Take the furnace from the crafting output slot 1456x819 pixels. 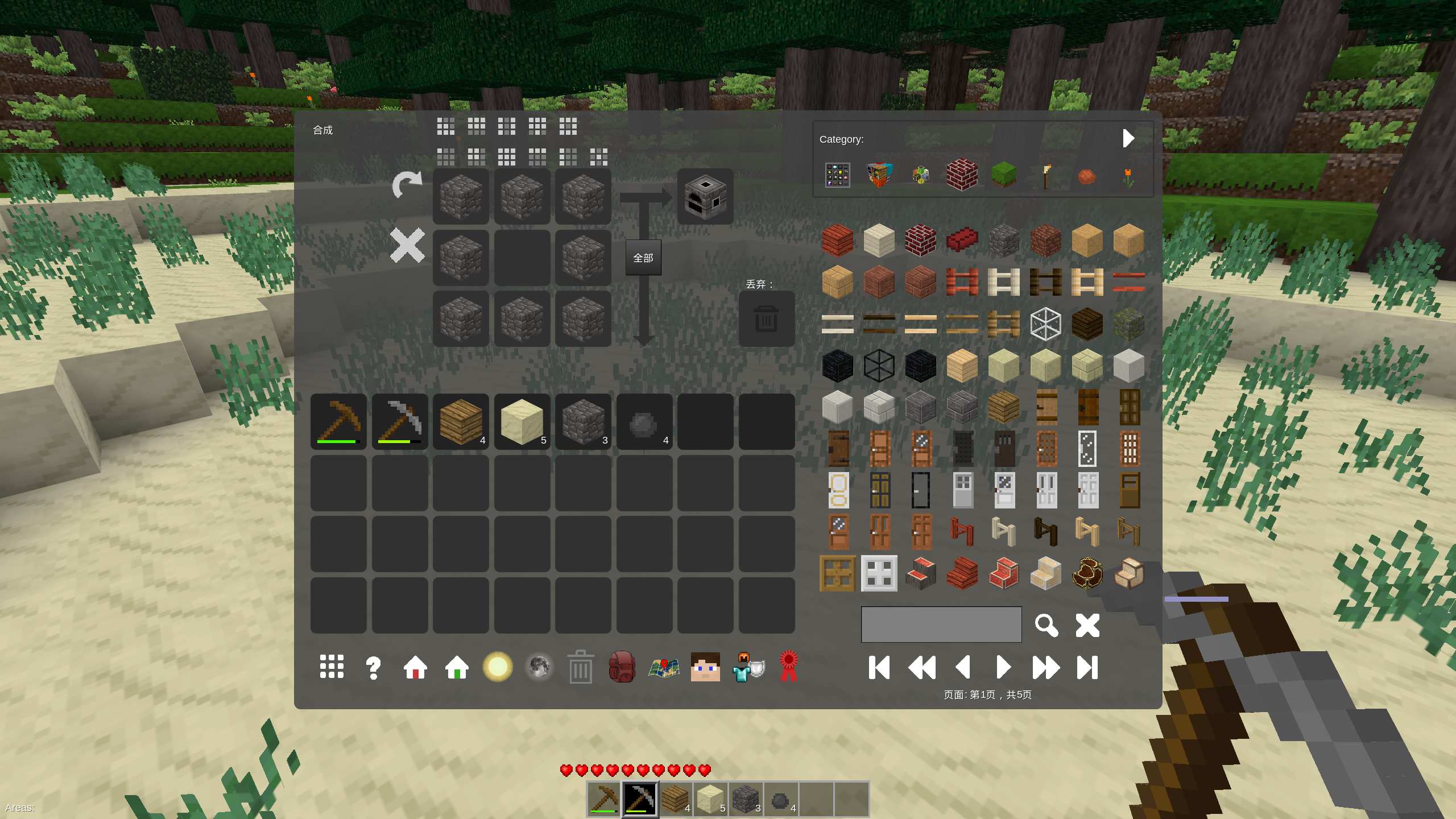[x=705, y=197]
